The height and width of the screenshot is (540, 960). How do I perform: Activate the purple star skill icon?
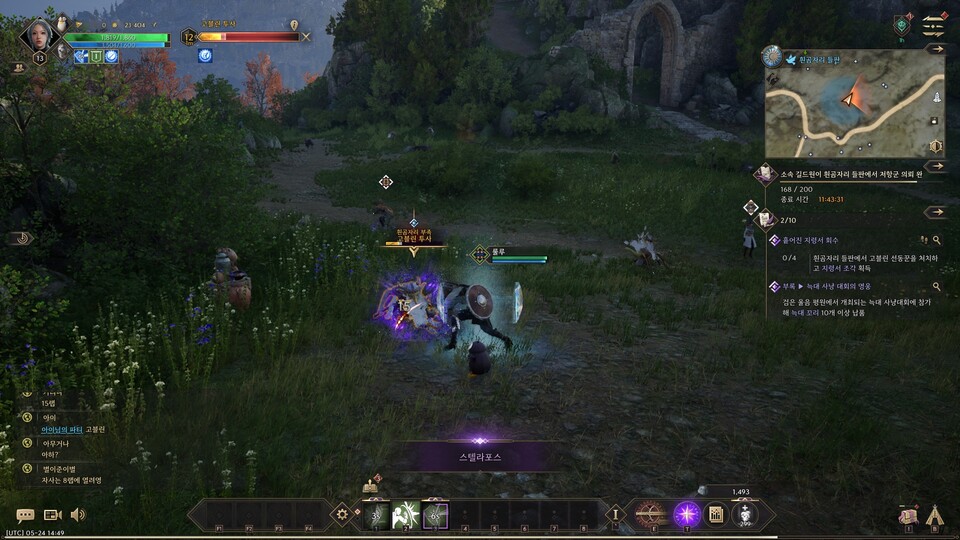(x=686, y=514)
